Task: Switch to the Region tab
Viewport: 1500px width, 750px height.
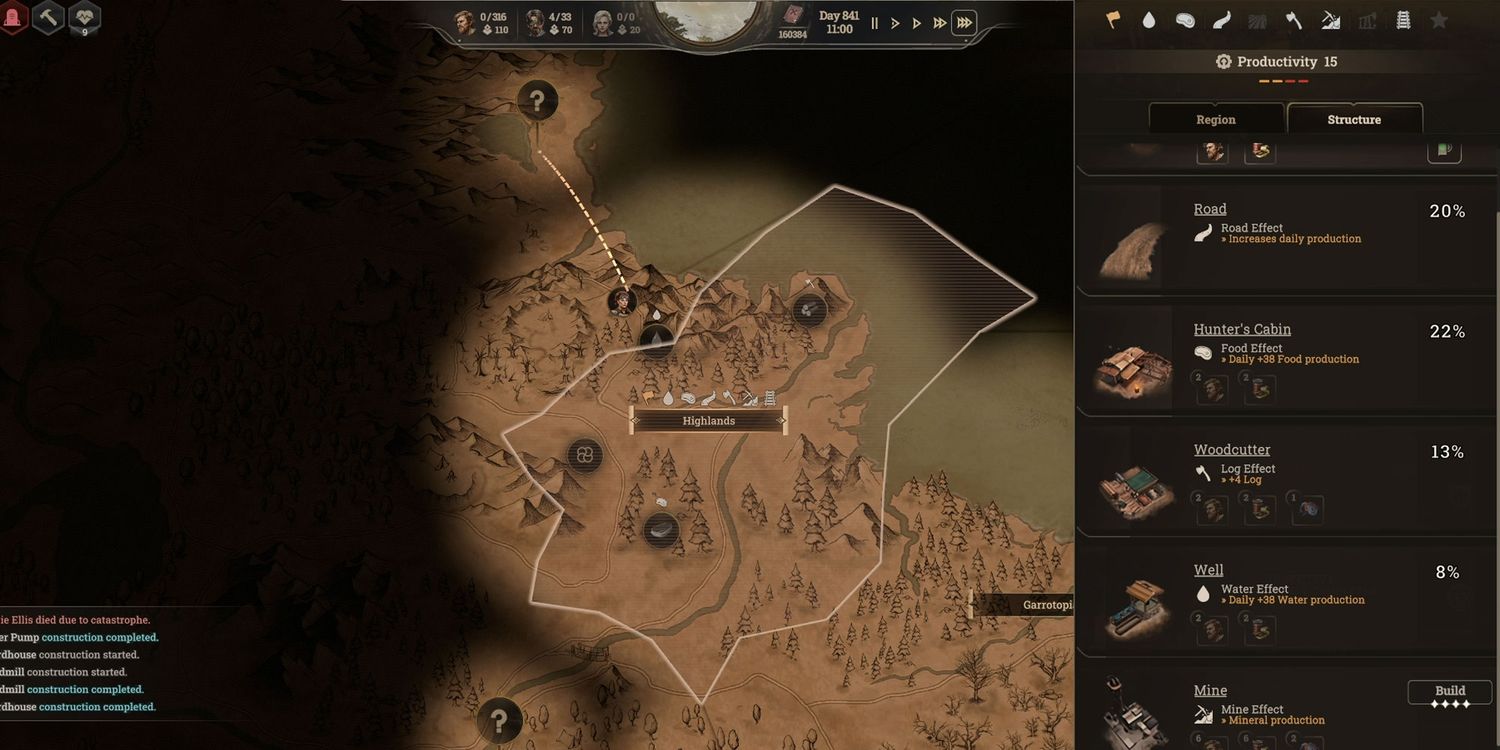Action: [1216, 119]
